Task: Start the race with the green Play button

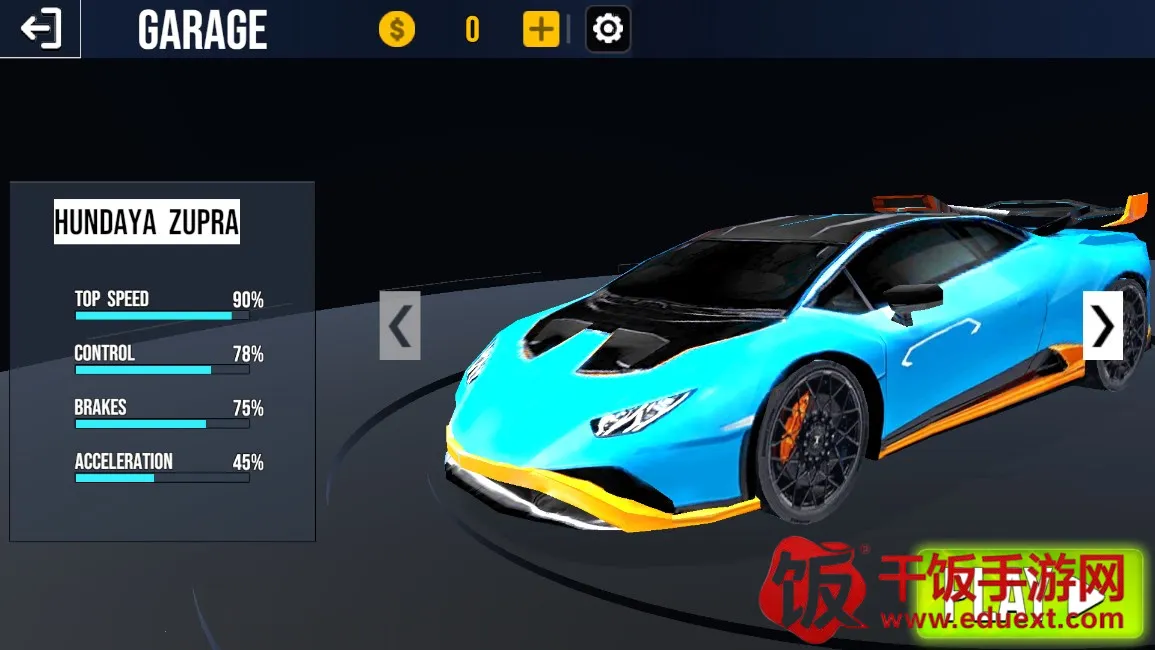Action: 1030,597
